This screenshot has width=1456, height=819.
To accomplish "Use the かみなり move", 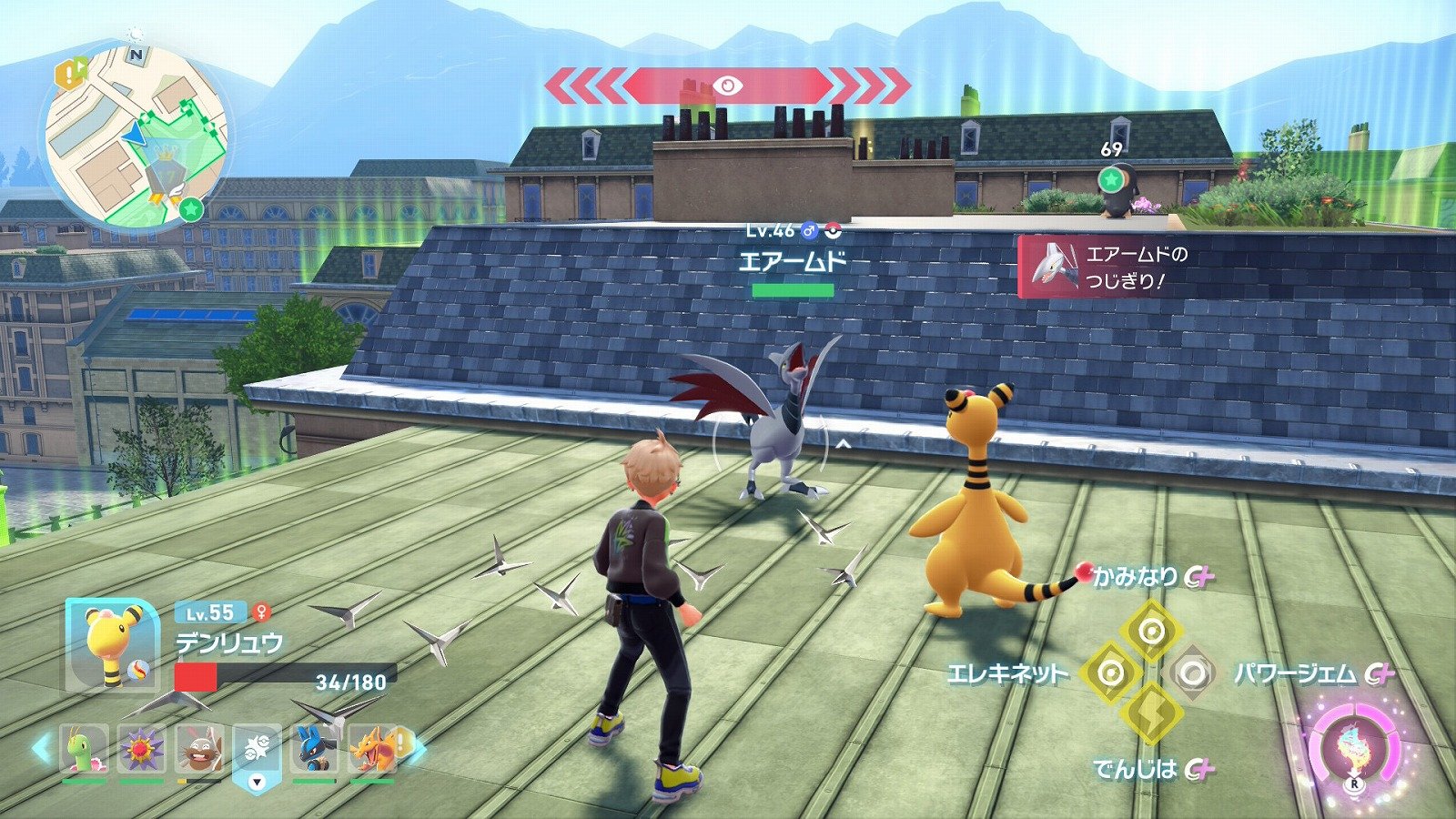I will [x=1151, y=630].
